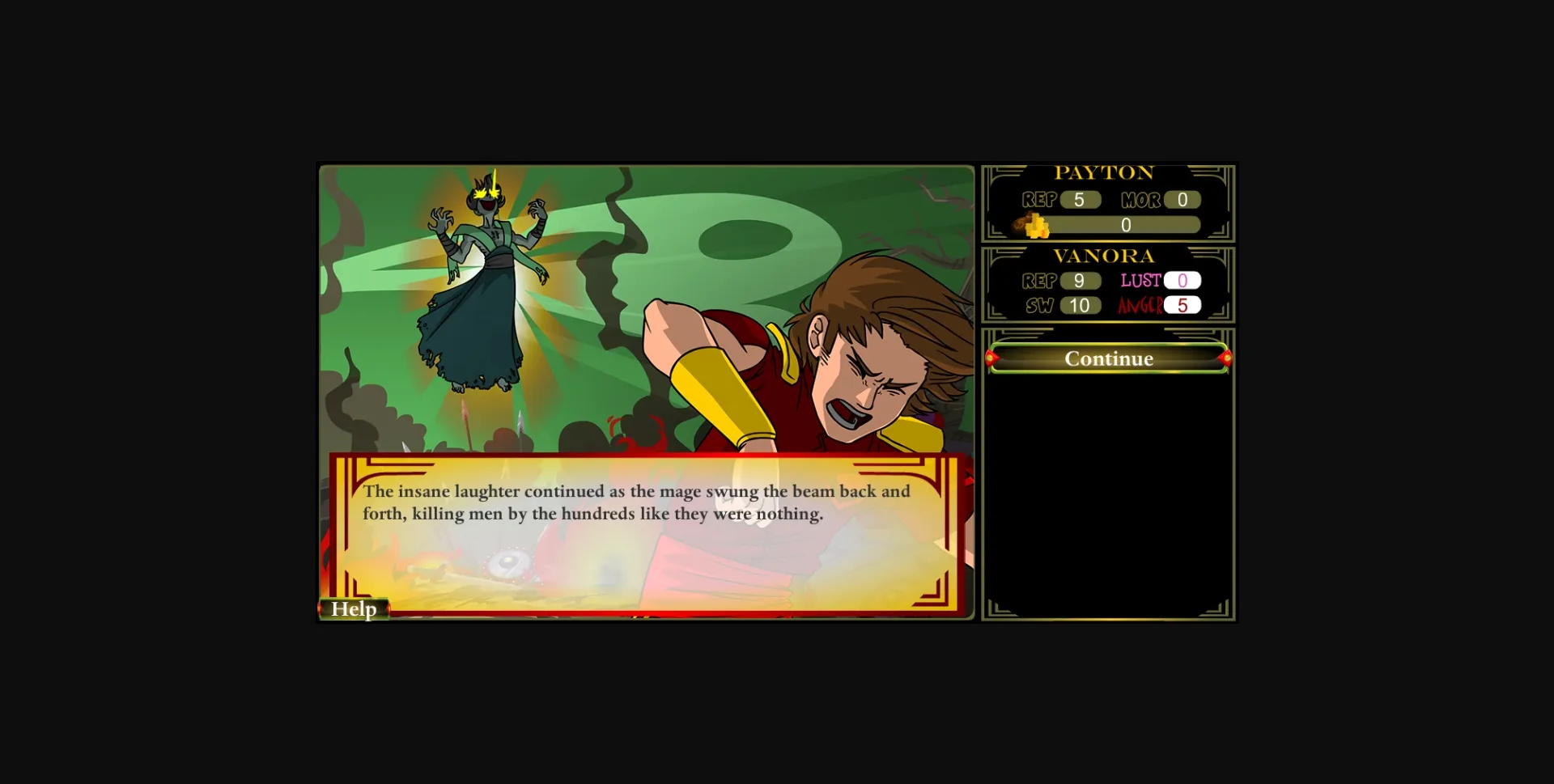Open the Help panel

(x=355, y=608)
